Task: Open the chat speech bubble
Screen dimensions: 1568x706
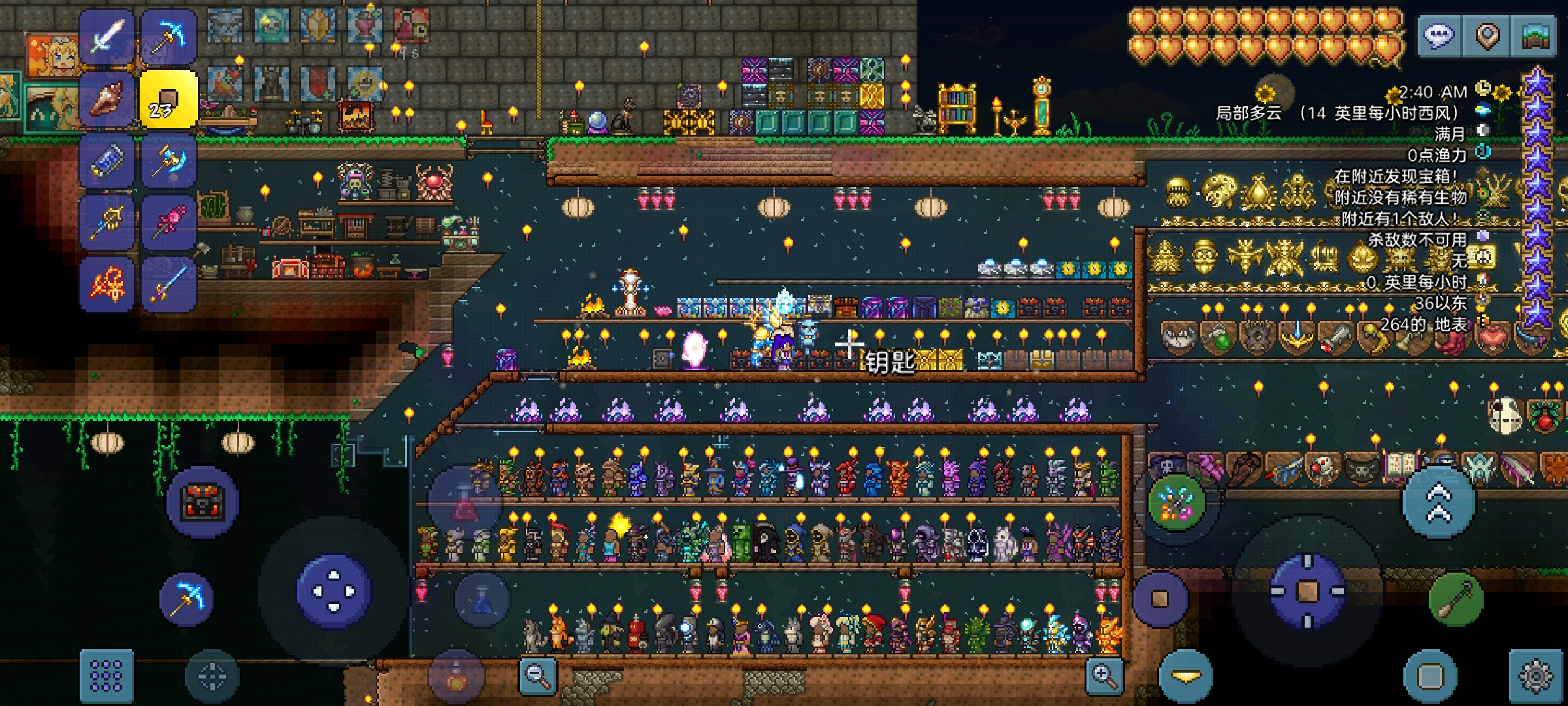Action: coord(1438,35)
